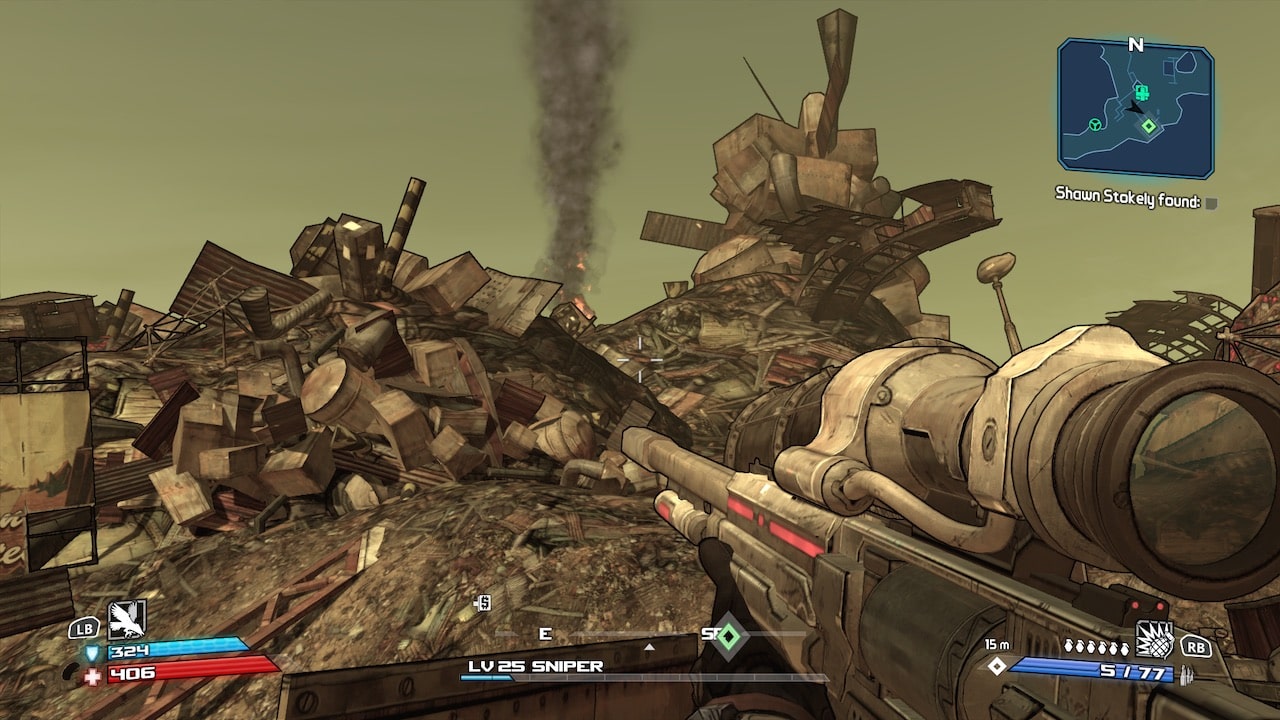Screen dimensions: 1280x720
Task: Select the SE heading on the compass bar
Action: coord(712,632)
